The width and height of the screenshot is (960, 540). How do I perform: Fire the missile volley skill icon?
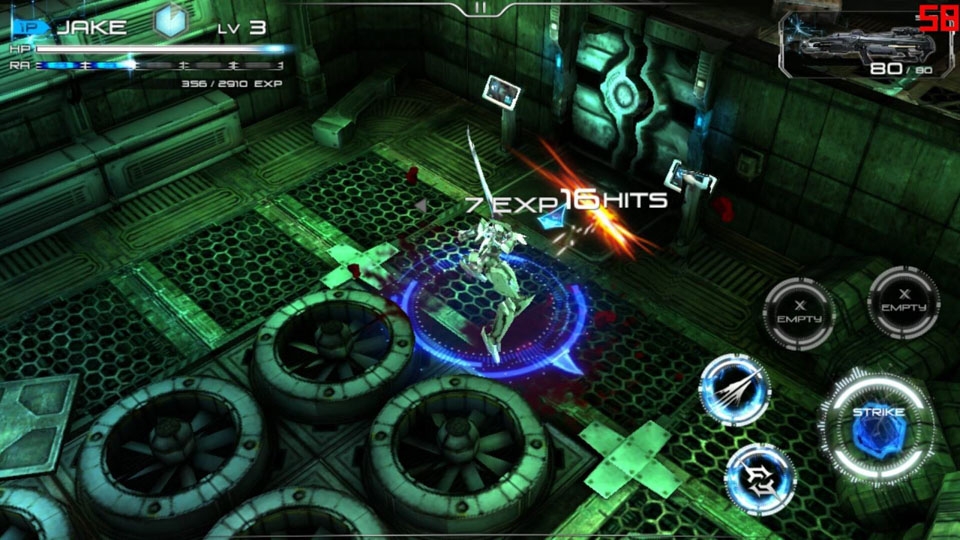(734, 389)
